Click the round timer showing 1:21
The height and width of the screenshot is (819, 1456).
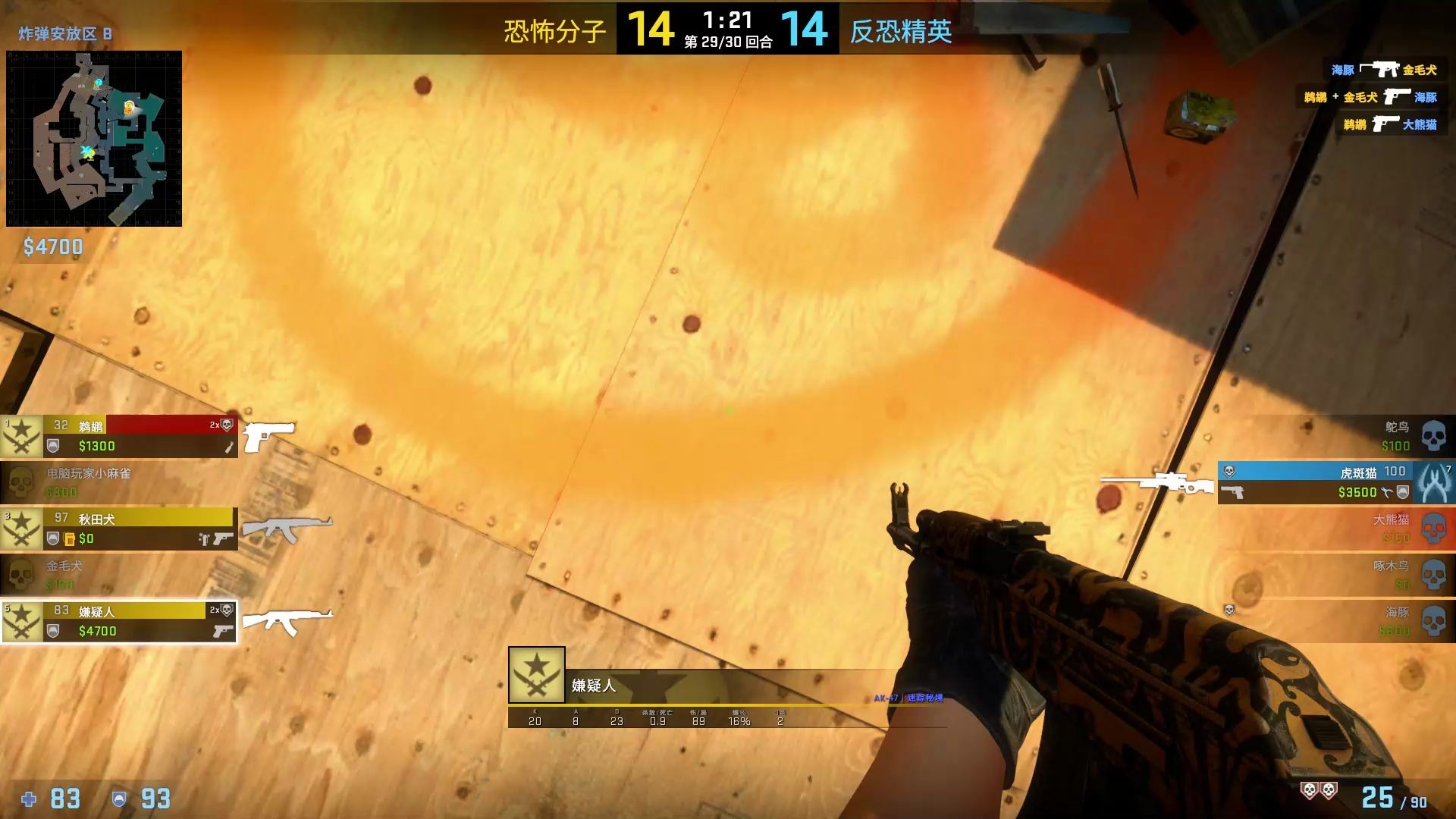[x=730, y=20]
